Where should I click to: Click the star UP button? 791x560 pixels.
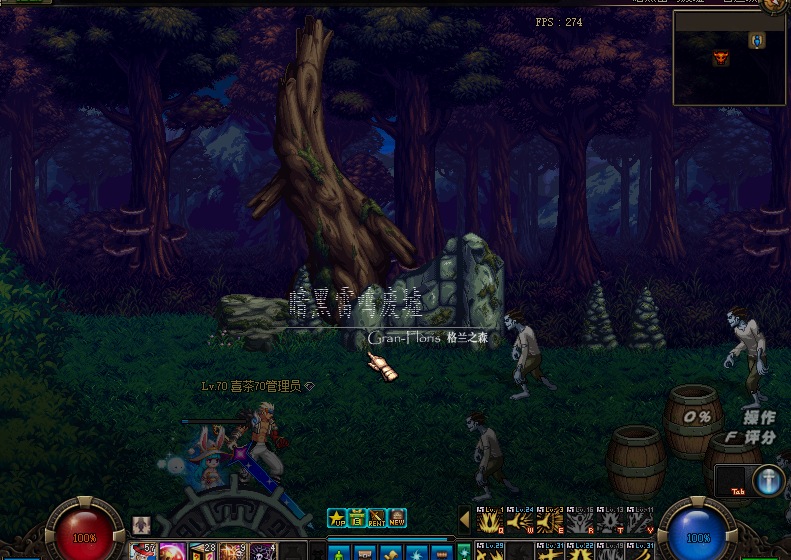pos(336,518)
